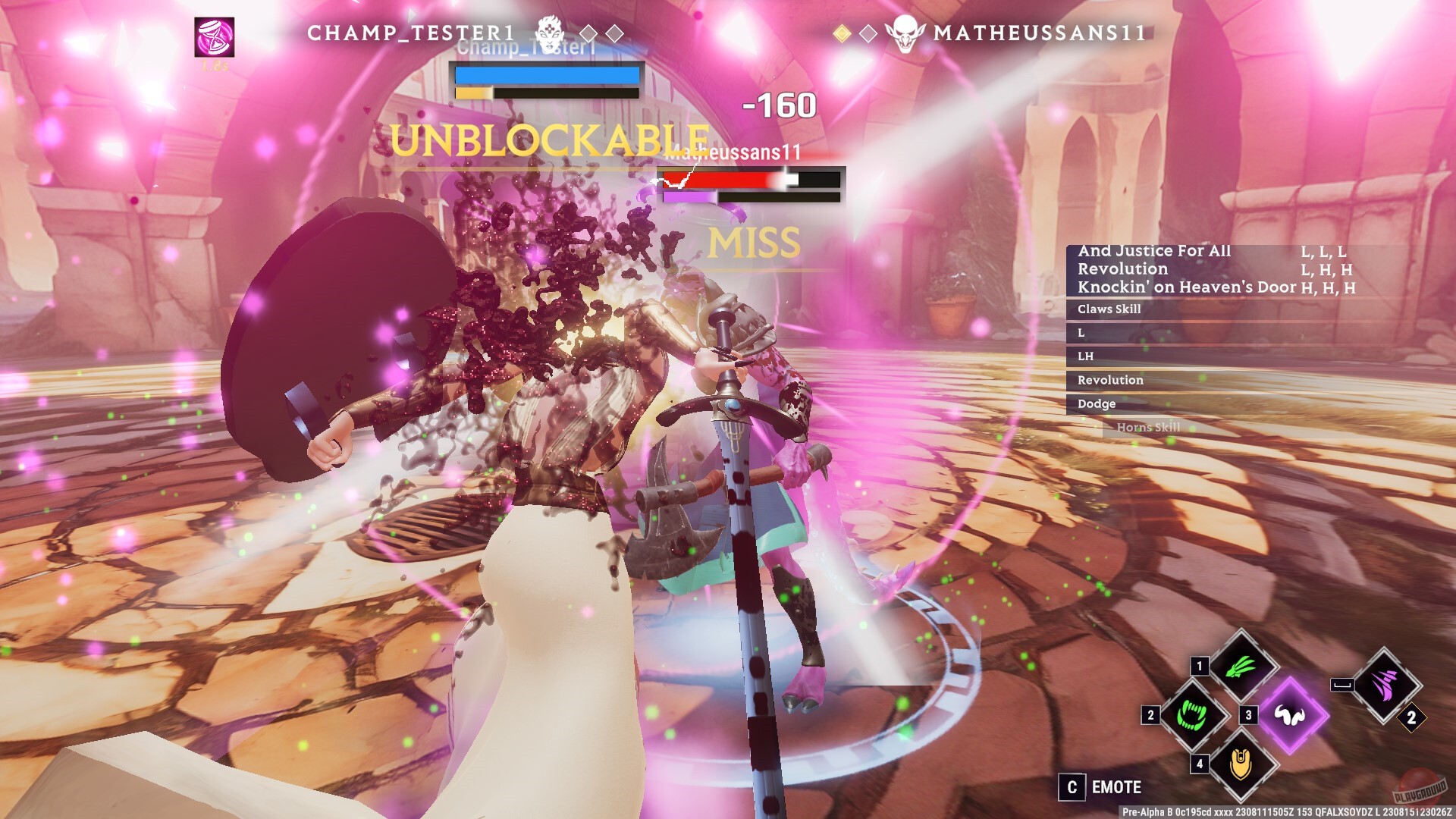Viewport: 1456px width, 819px height.
Task: Click the purple slash mouse-skill icon
Action: pos(1384,685)
